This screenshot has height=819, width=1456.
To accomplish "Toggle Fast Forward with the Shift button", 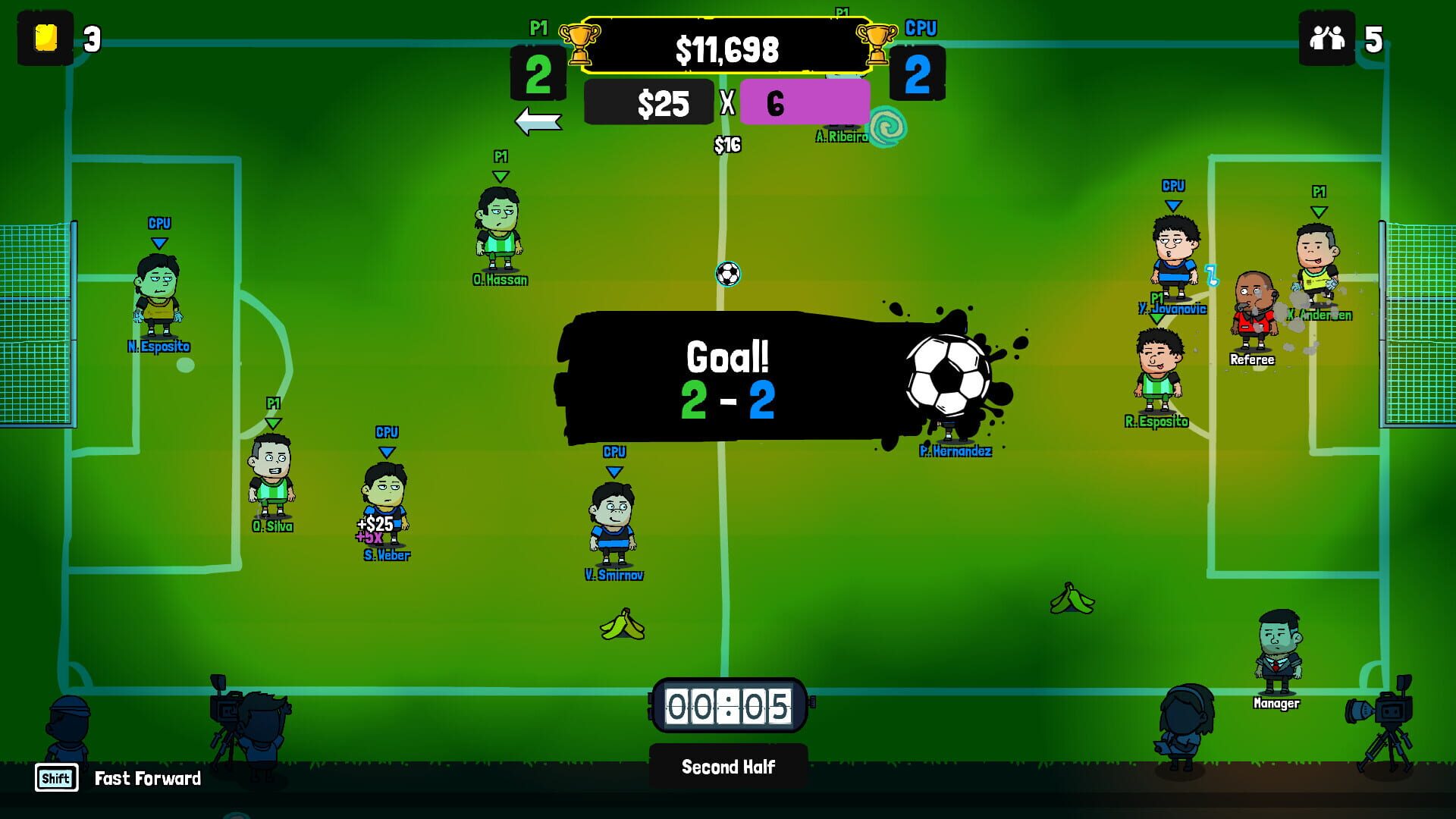I will [x=56, y=778].
